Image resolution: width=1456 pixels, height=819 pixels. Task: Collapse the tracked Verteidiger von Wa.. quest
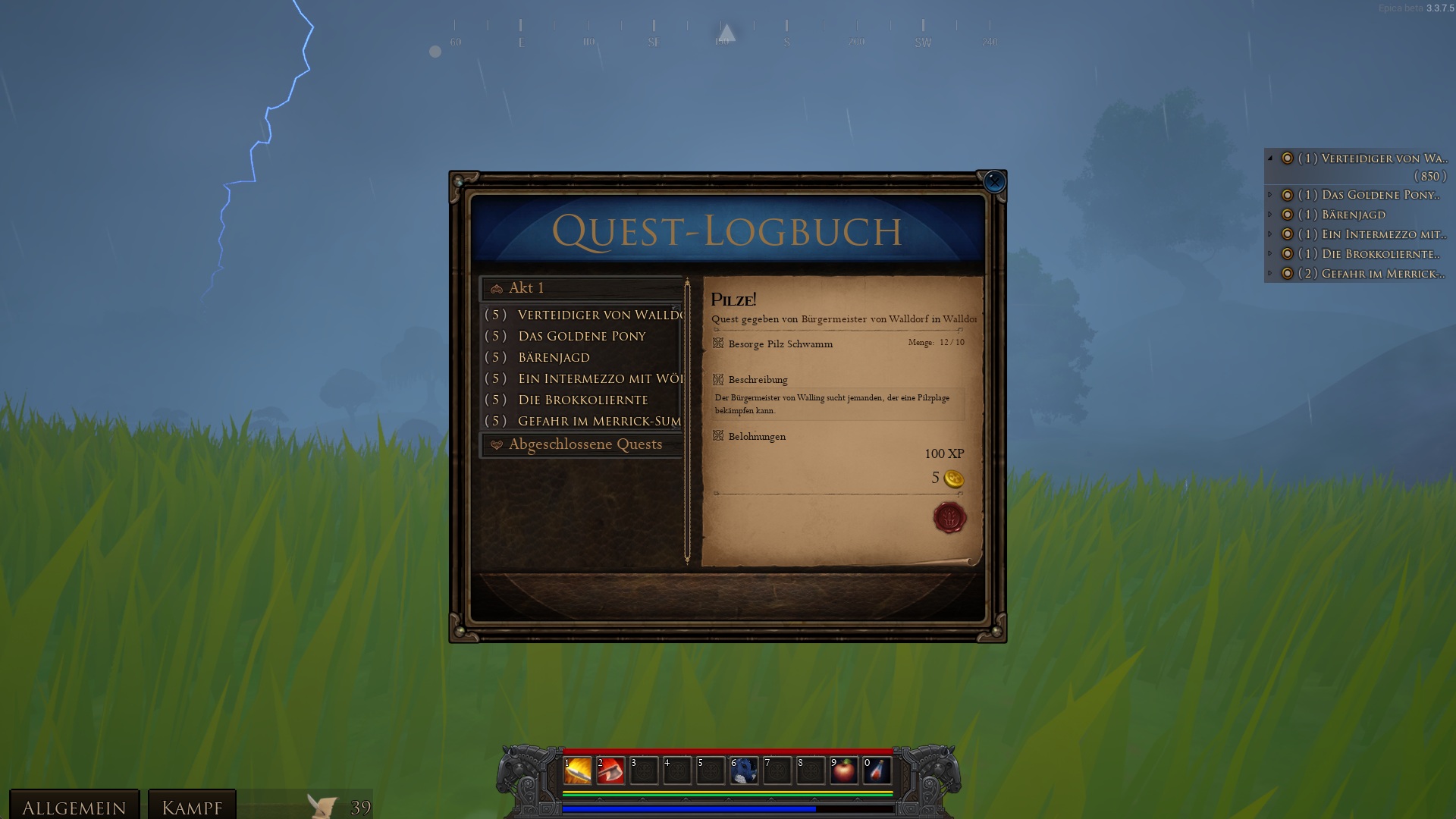1270,158
